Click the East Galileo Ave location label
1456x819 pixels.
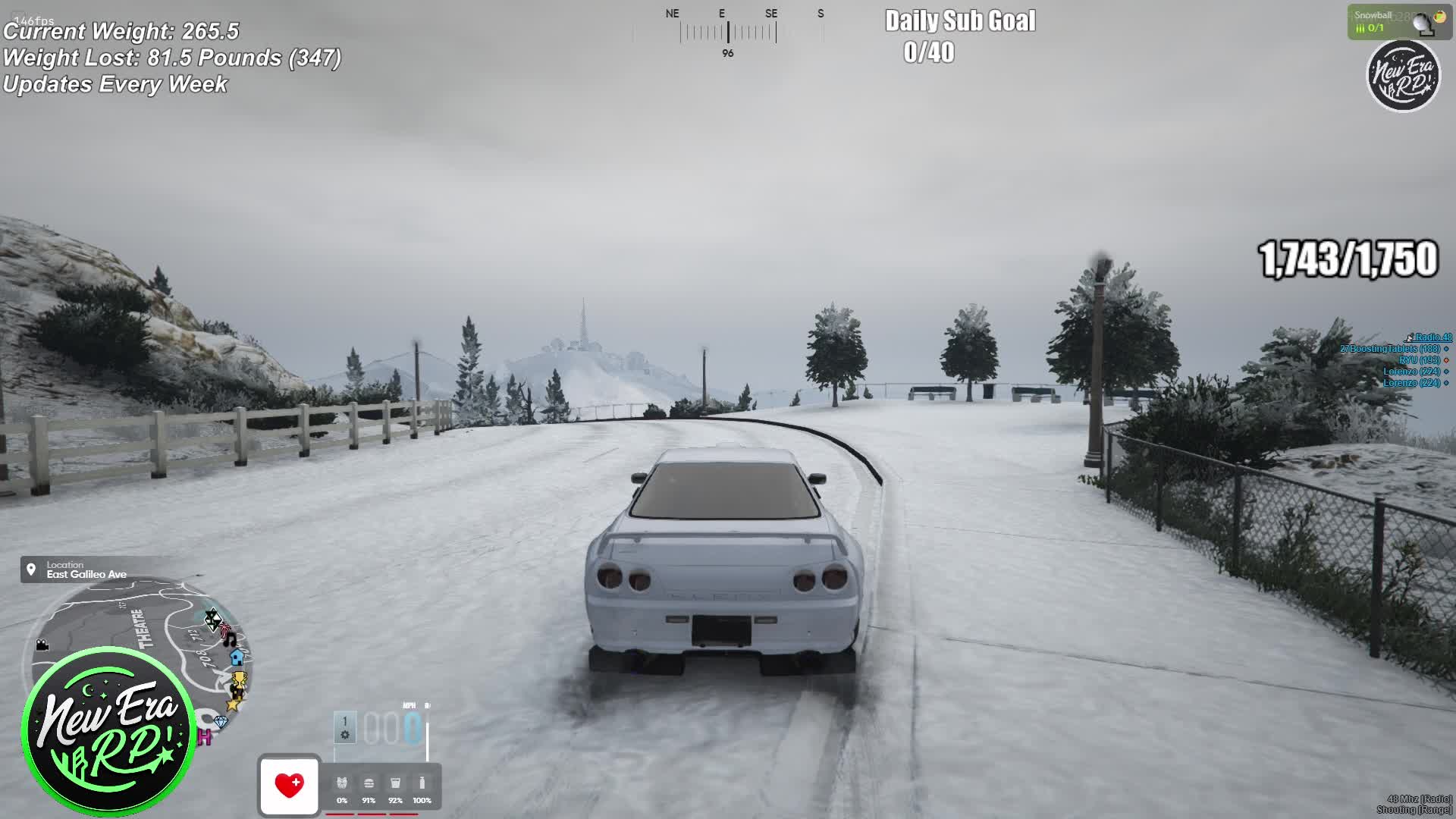click(x=86, y=574)
